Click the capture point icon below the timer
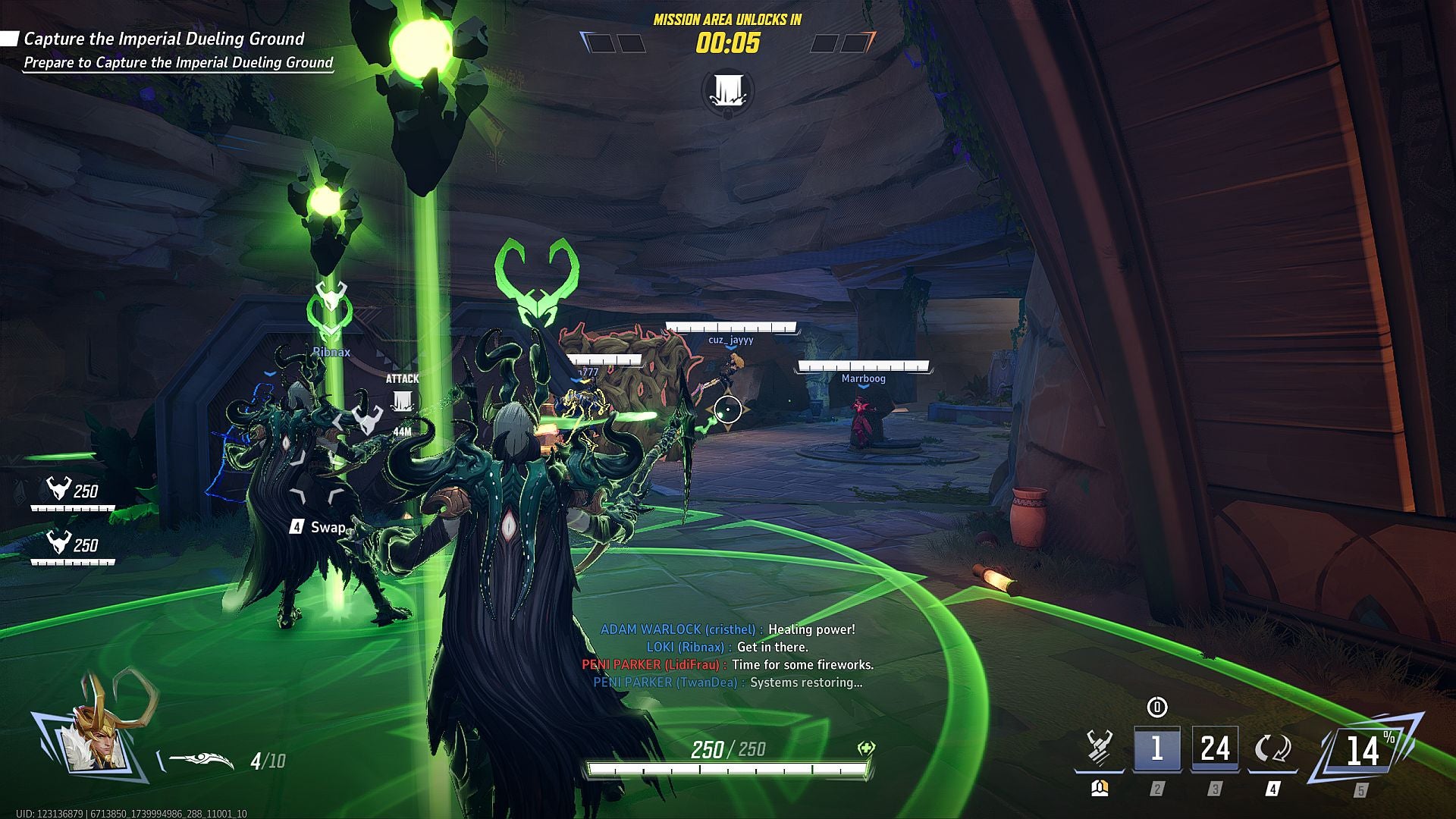This screenshot has width=1456, height=819. click(x=727, y=90)
